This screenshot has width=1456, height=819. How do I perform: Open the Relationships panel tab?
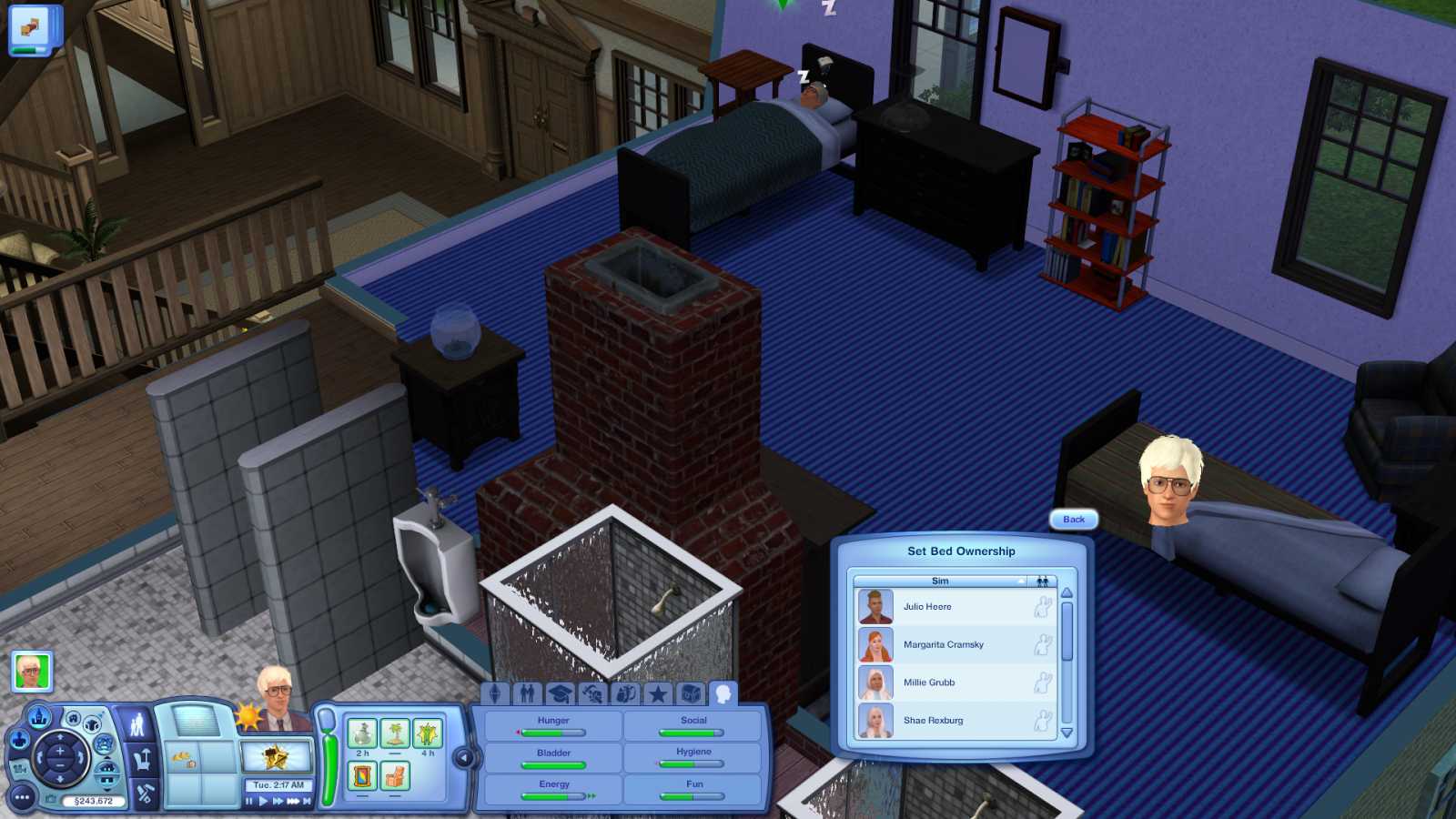click(x=527, y=694)
